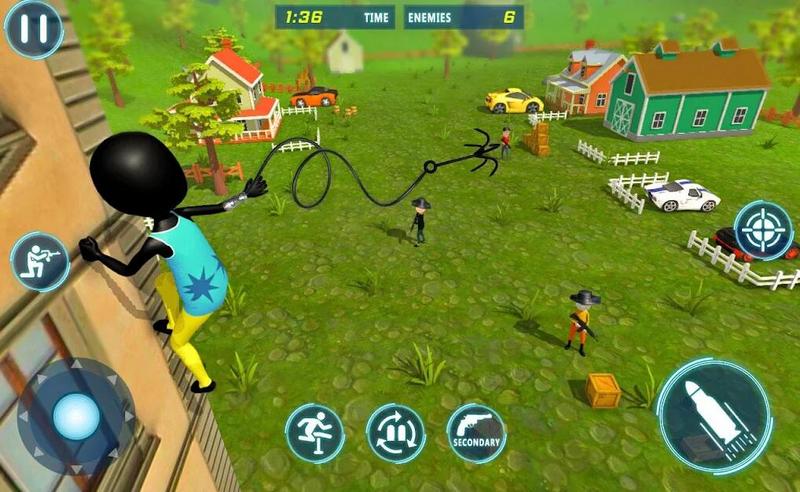Viewport: 800px width, 492px height.
Task: Switch to the Secondary weapon
Action: pyautogui.click(x=476, y=433)
